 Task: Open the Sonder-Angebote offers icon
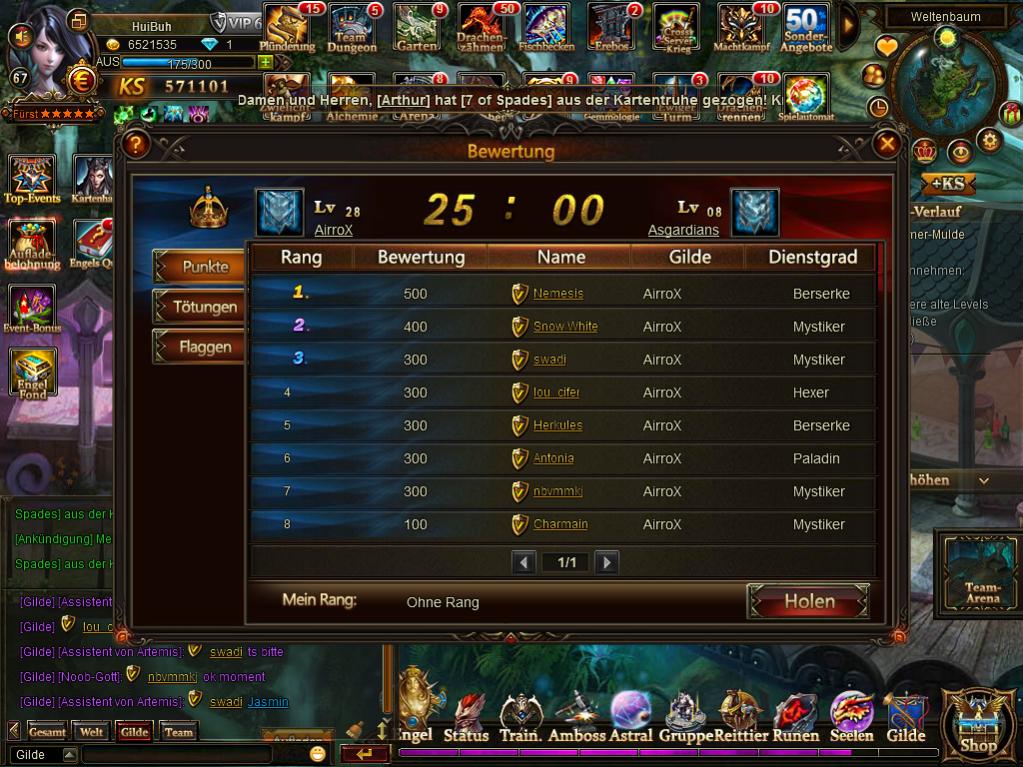[806, 27]
